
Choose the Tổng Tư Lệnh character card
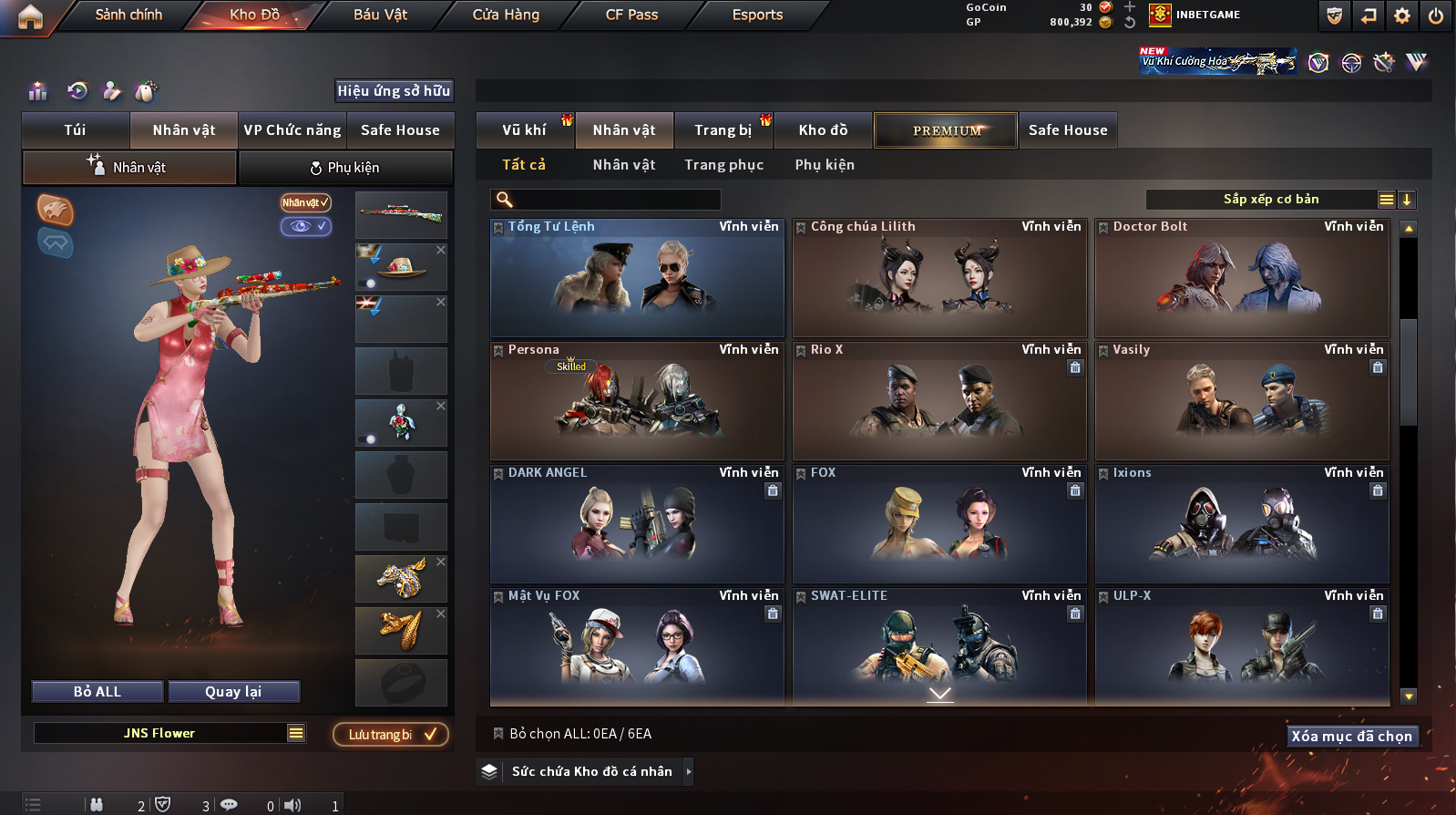point(637,278)
